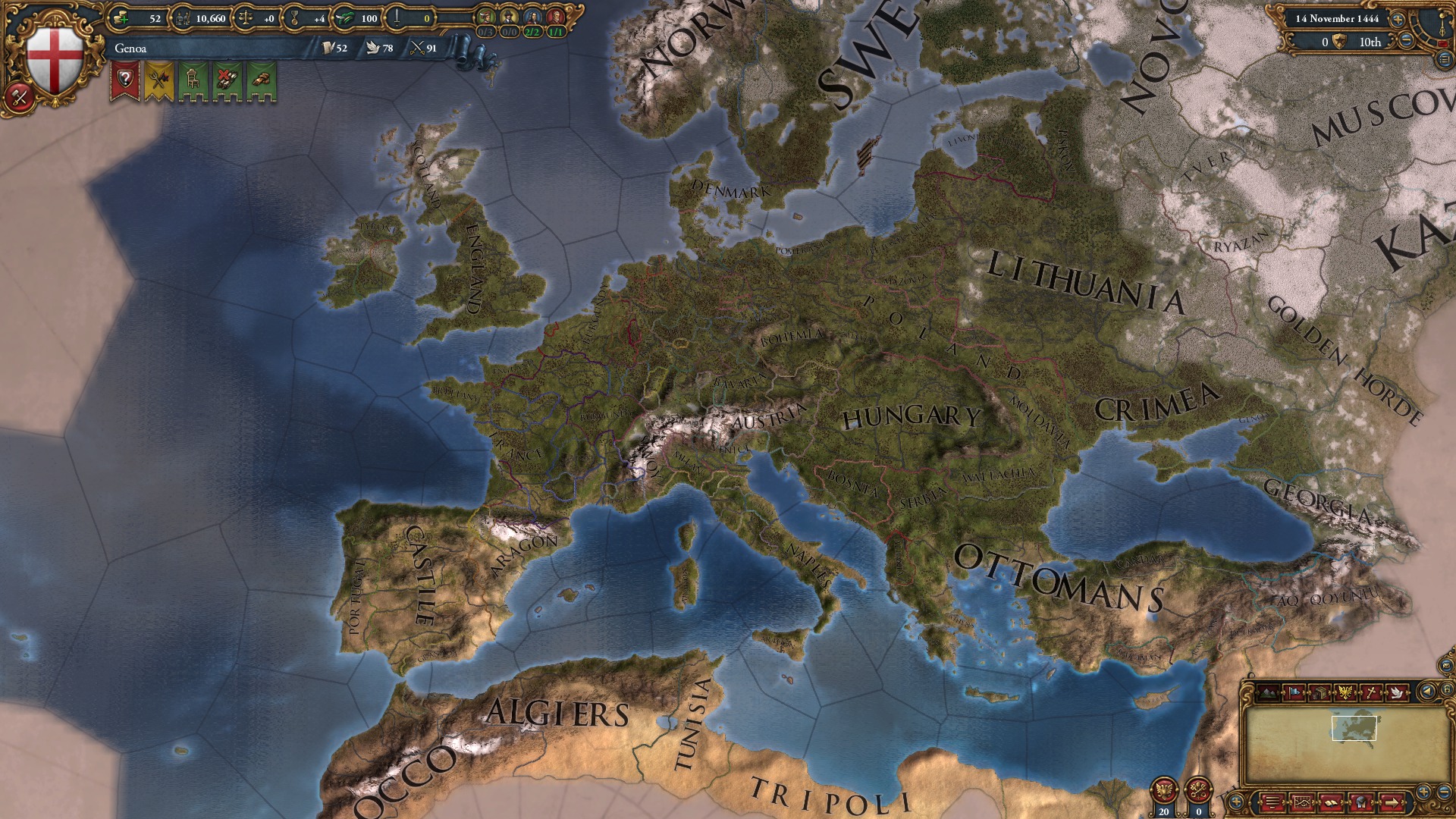Click the white viewport rectangle on the minimap
1456x819 pixels.
tap(1354, 728)
